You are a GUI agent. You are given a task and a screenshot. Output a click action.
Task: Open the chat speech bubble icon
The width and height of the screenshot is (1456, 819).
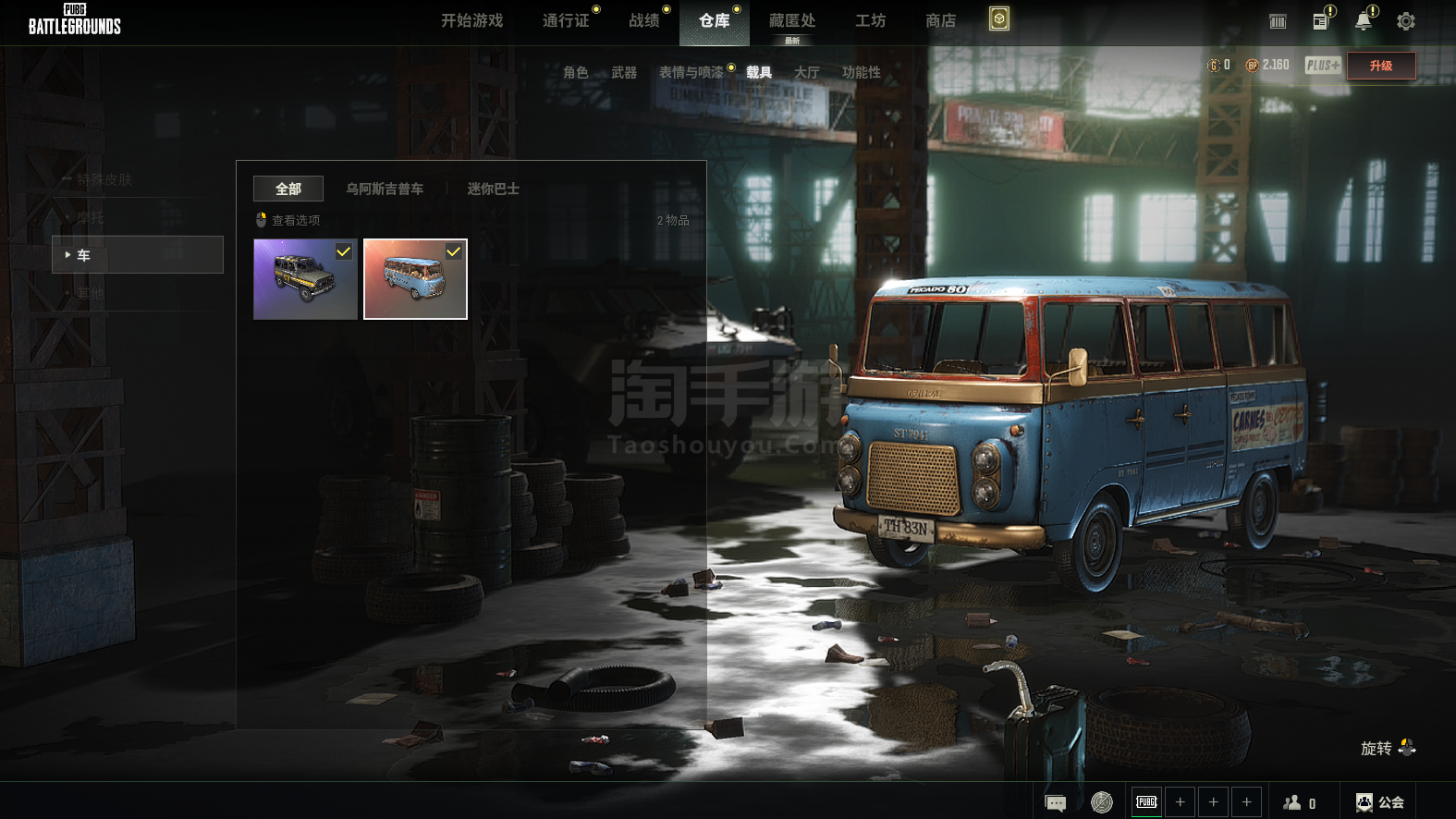[x=1055, y=802]
